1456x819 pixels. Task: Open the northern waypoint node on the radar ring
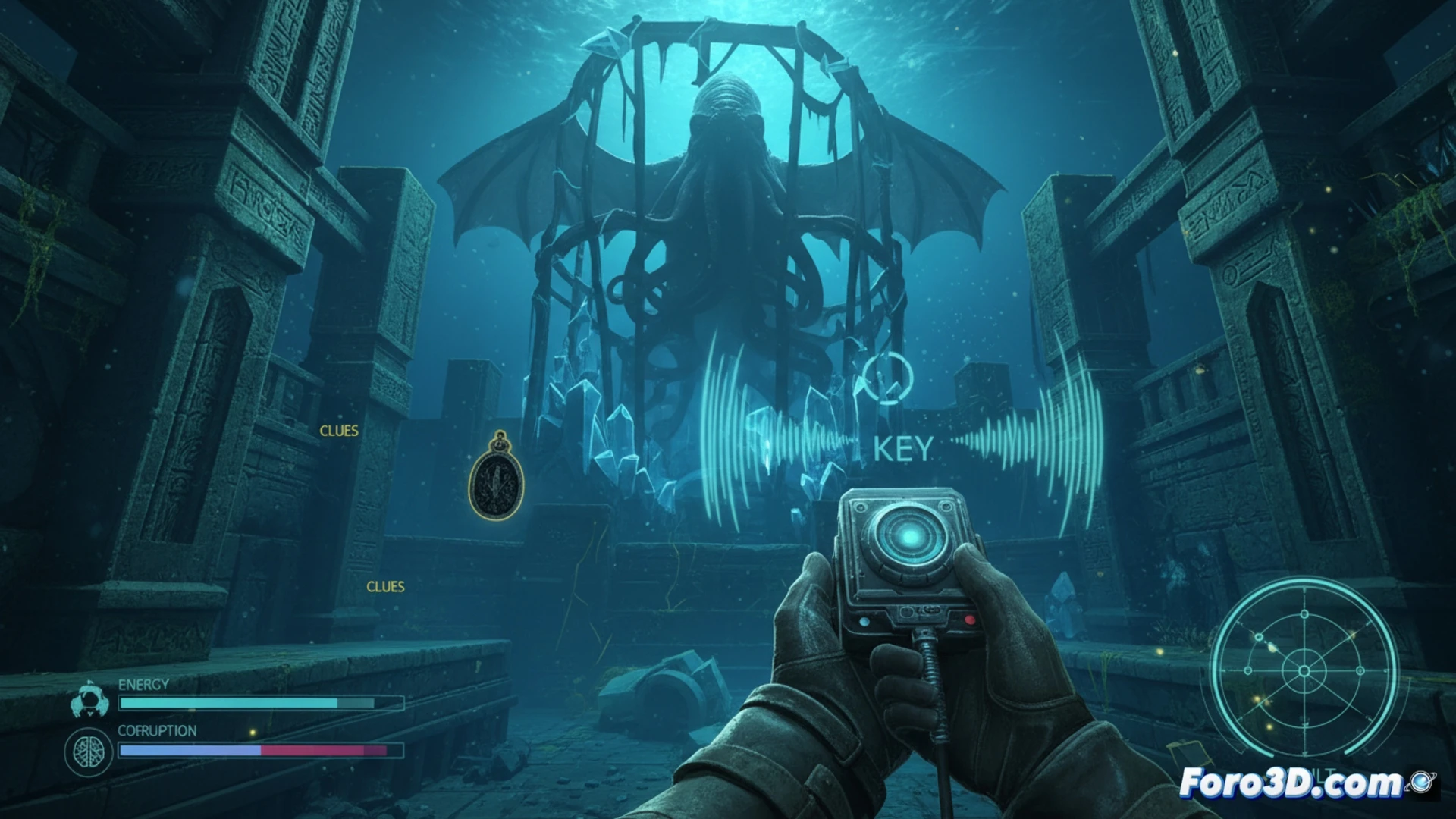tap(1304, 613)
